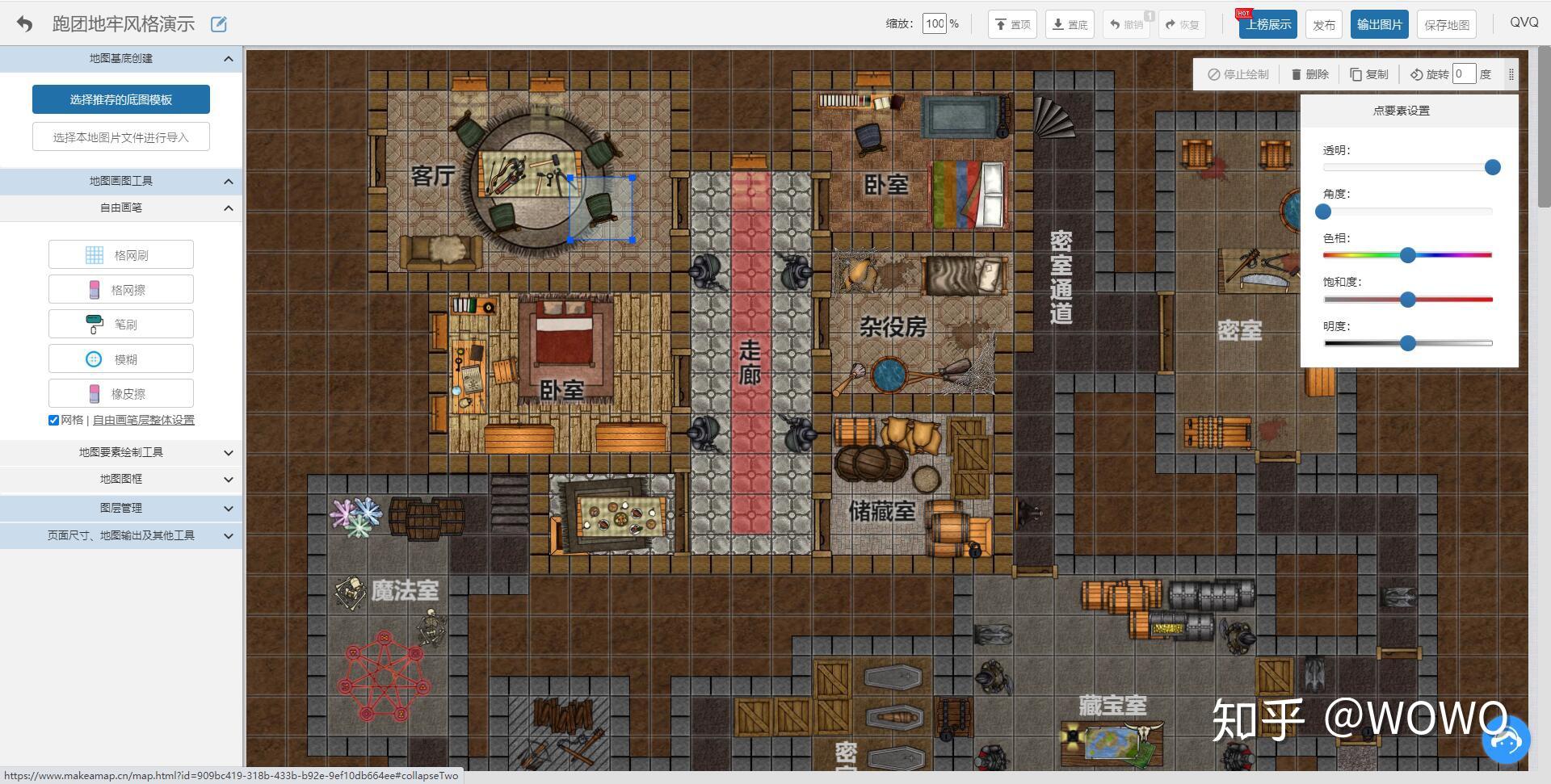The width and height of the screenshot is (1551, 784).
Task: Save the map with 保存地图
Action: coord(1446,24)
